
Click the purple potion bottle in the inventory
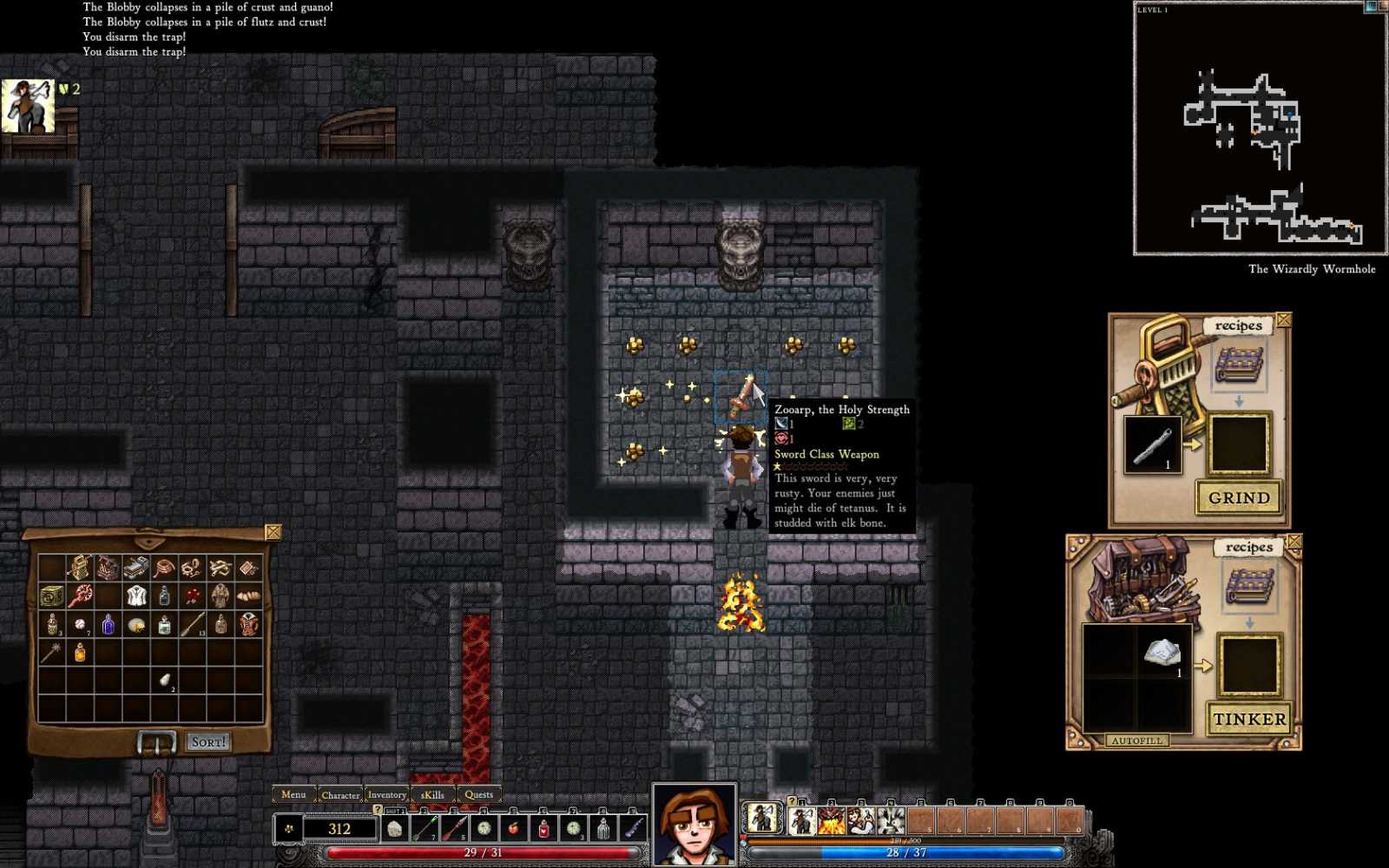tap(109, 626)
